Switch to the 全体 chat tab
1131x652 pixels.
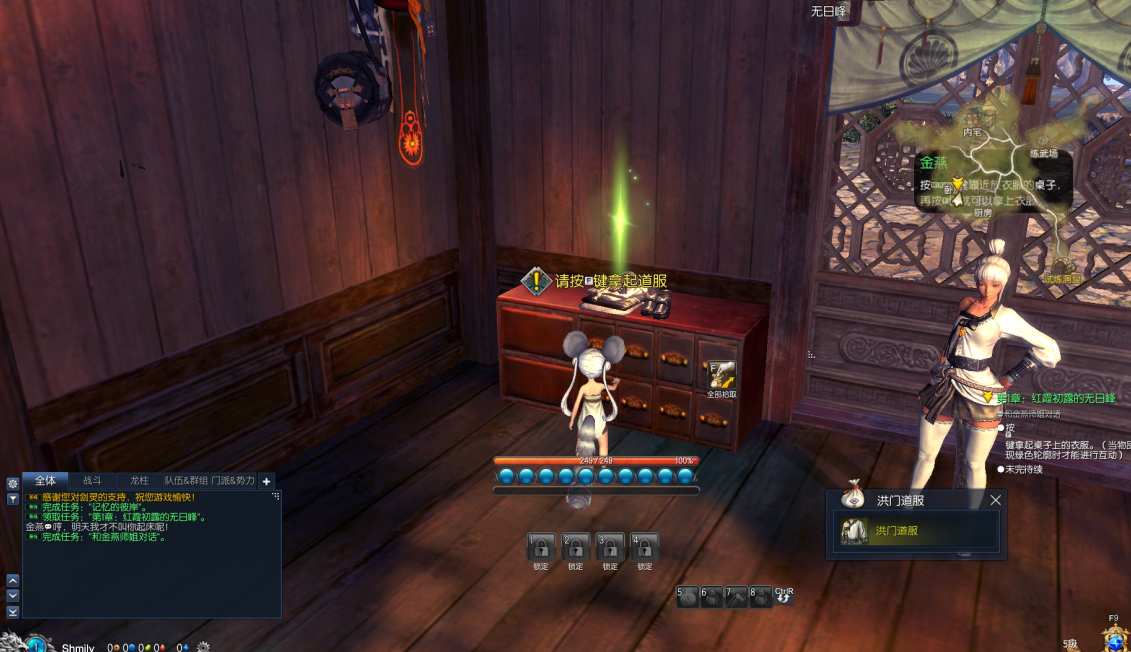pyautogui.click(x=45, y=481)
